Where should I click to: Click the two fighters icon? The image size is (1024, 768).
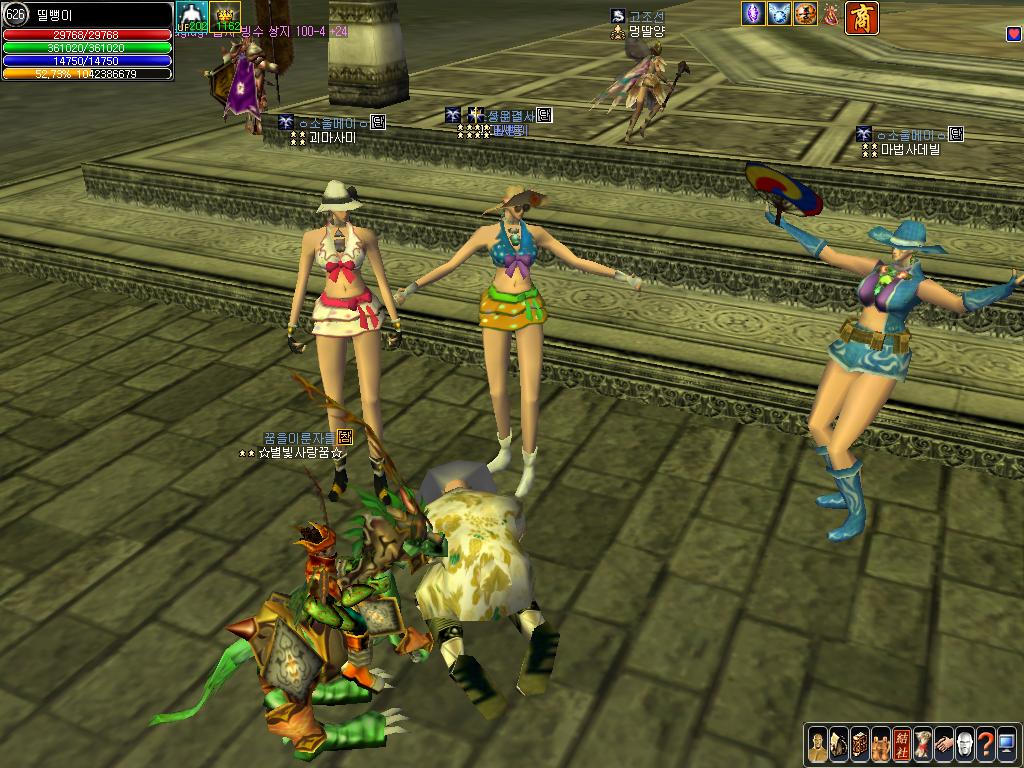(x=881, y=742)
